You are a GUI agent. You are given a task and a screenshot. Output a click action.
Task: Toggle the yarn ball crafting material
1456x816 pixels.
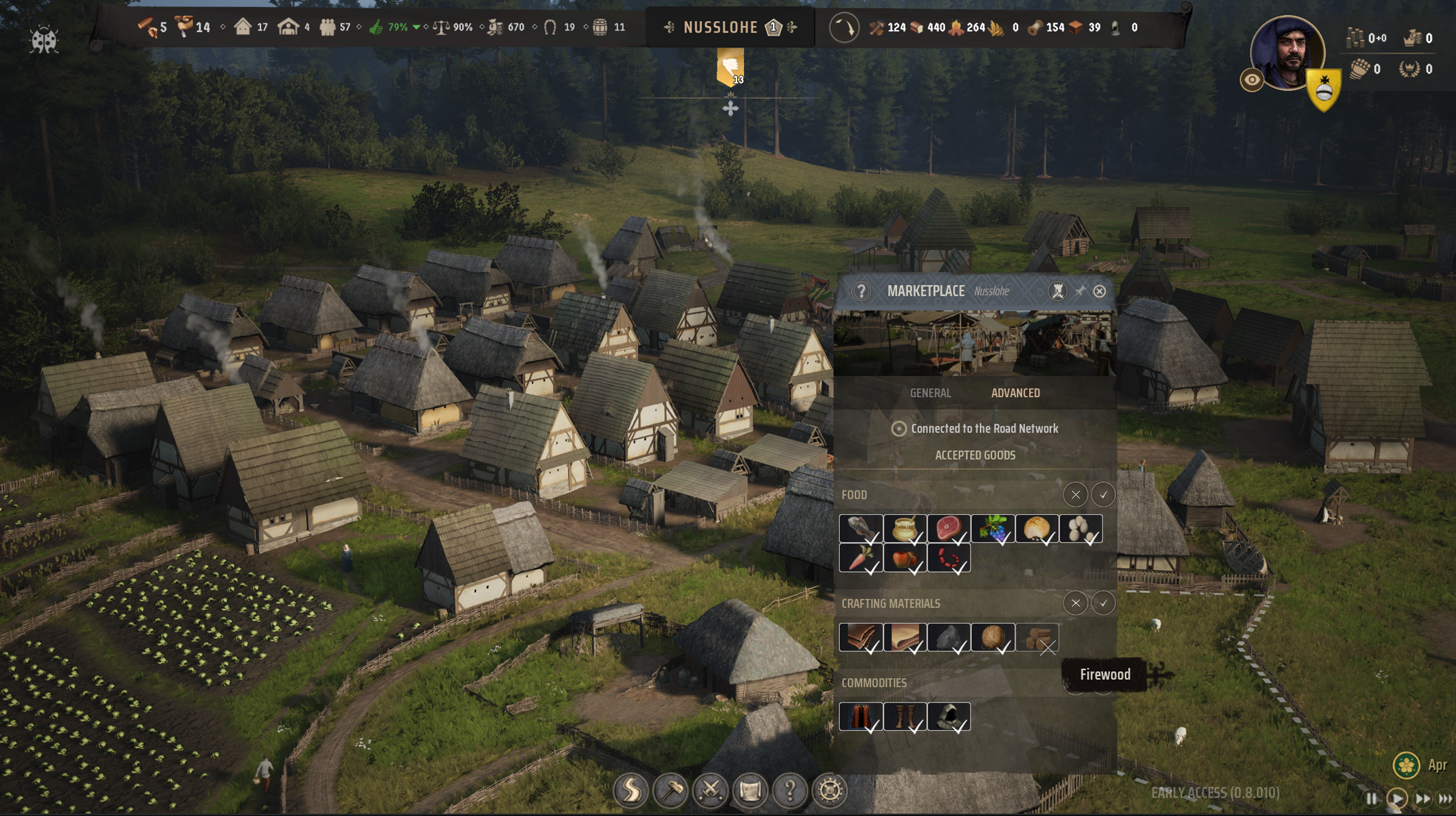pyautogui.click(x=993, y=638)
